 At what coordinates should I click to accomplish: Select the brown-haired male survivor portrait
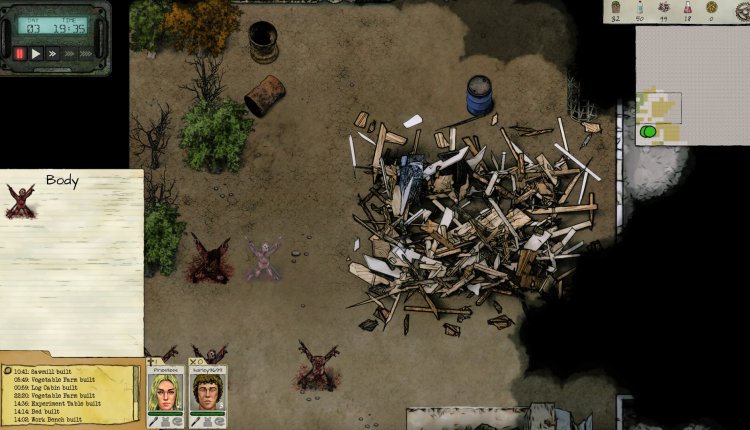(207, 394)
